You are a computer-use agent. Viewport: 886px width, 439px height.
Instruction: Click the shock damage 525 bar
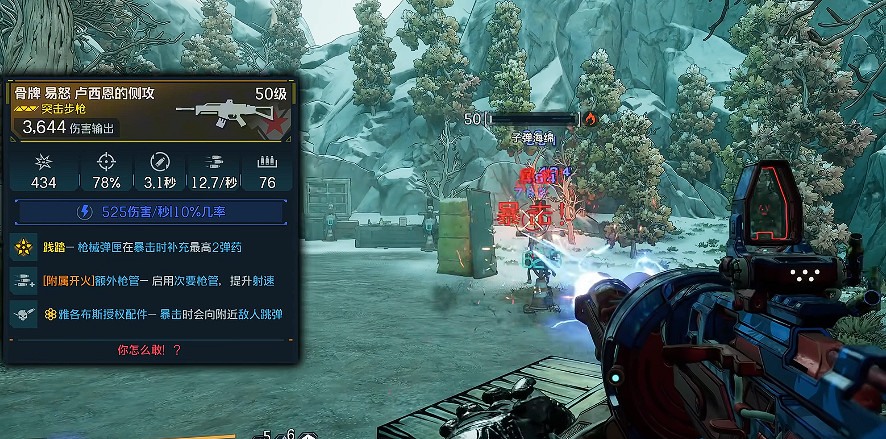(x=151, y=212)
